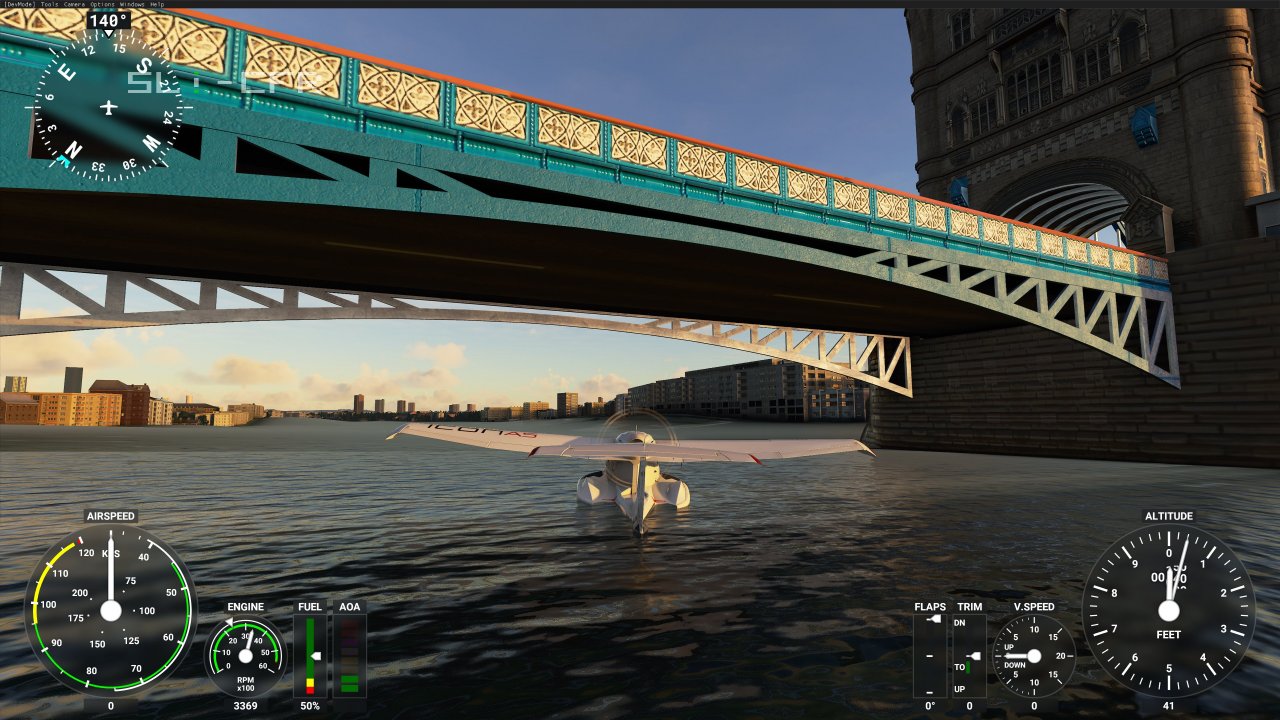Click the FLAPS position marker
This screenshot has height=720, width=1280.
933,619
